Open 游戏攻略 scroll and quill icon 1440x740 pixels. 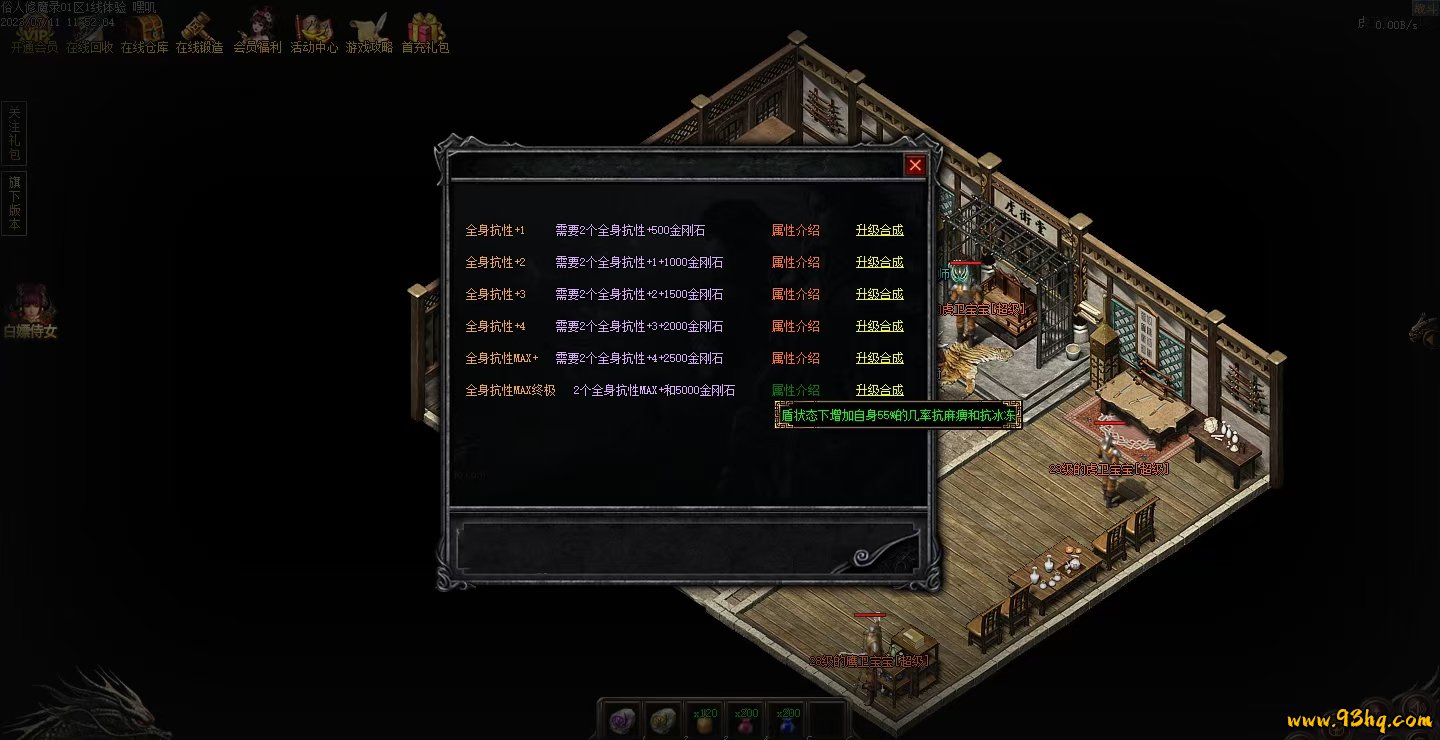point(369,32)
